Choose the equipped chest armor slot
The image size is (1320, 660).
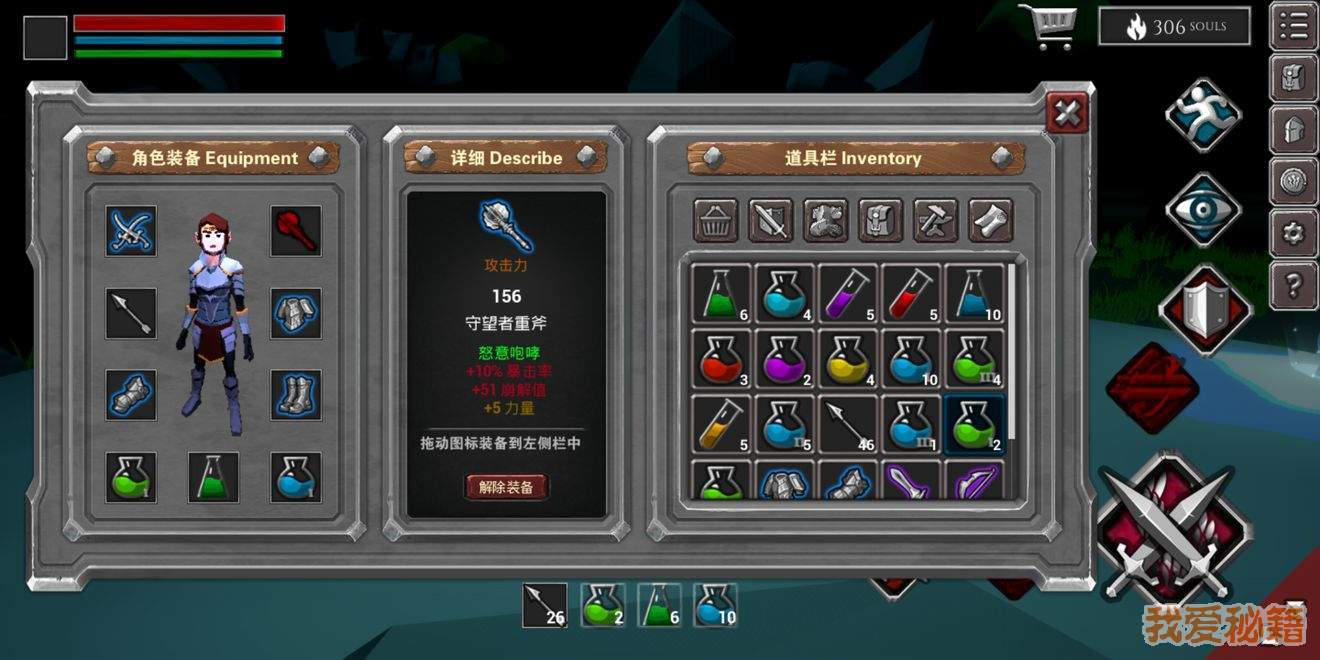pyautogui.click(x=296, y=313)
